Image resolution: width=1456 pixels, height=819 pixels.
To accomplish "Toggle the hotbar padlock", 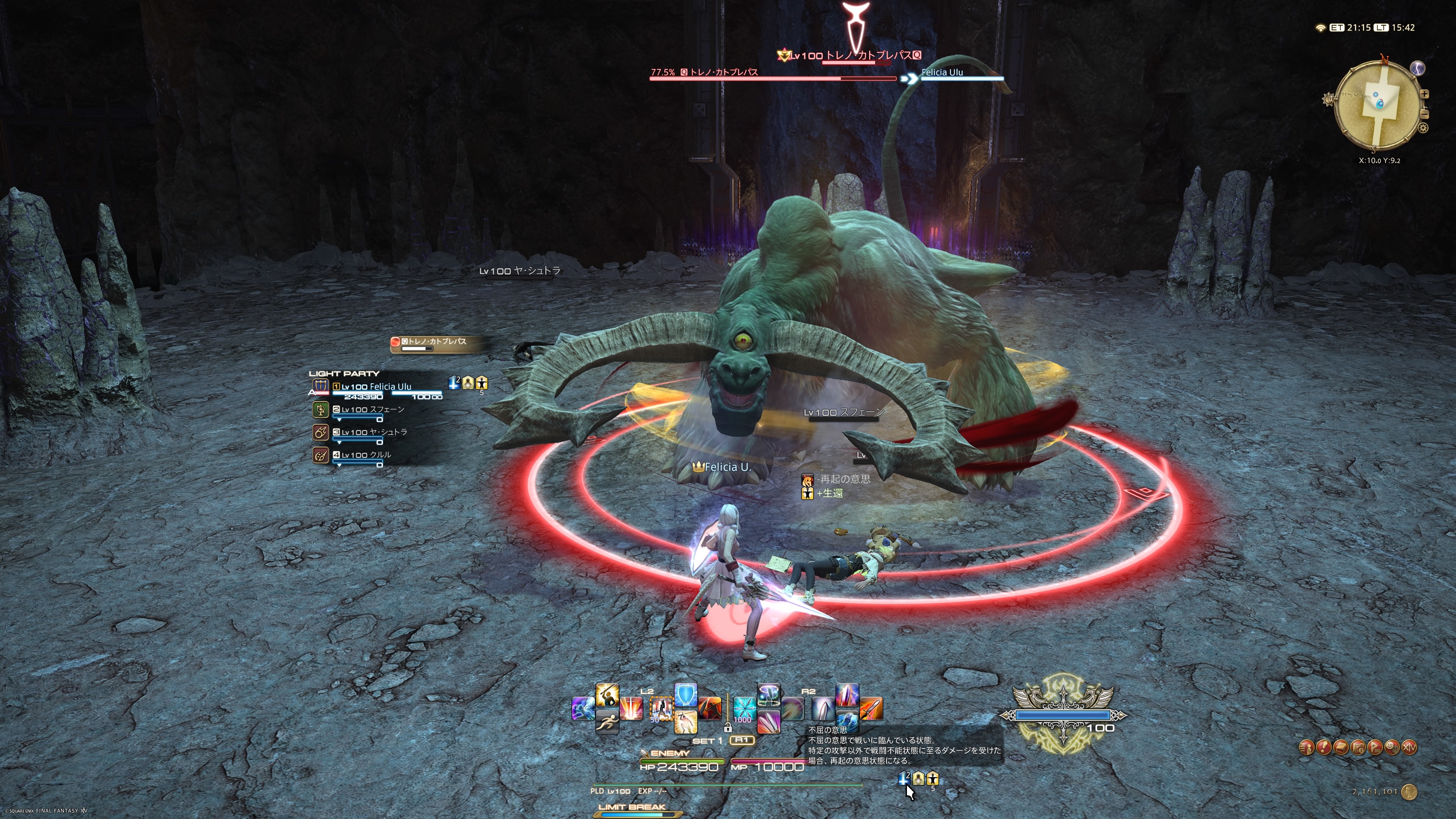I will coord(728,728).
